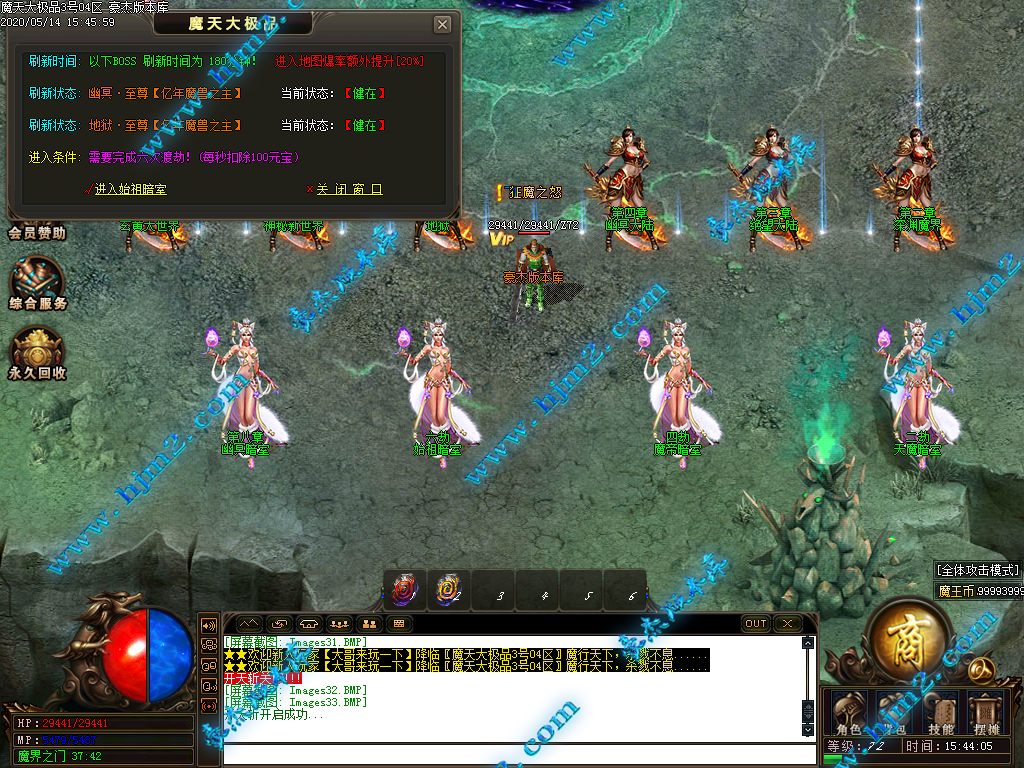Image resolution: width=1024 pixels, height=768 pixels.
Task: Open the 技能 skills panel
Action: [940, 713]
